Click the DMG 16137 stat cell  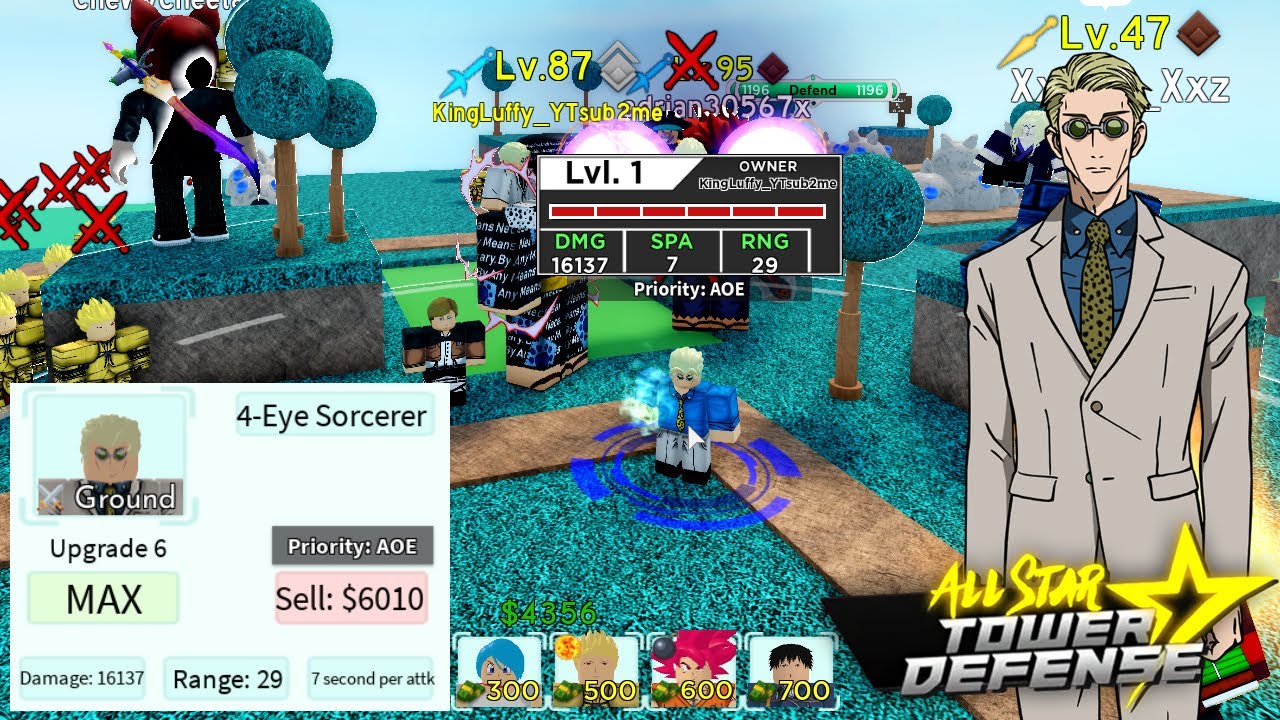point(581,251)
